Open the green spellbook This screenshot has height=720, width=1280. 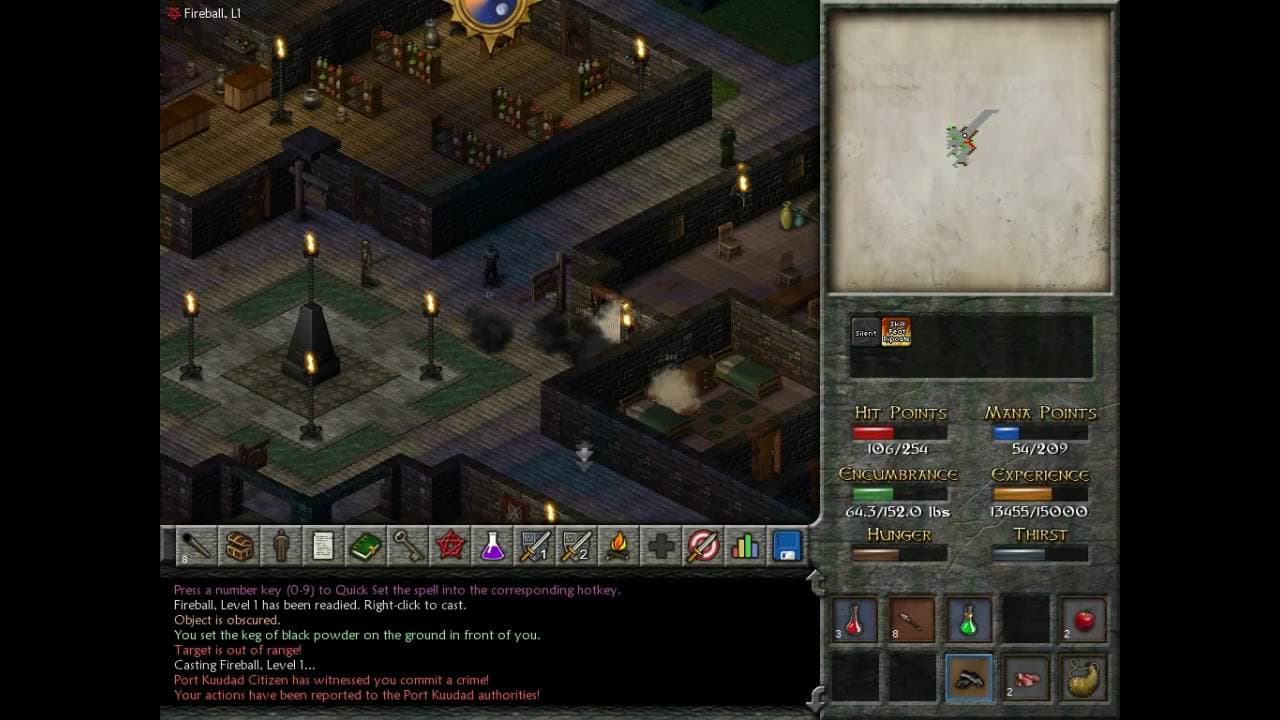[364, 547]
